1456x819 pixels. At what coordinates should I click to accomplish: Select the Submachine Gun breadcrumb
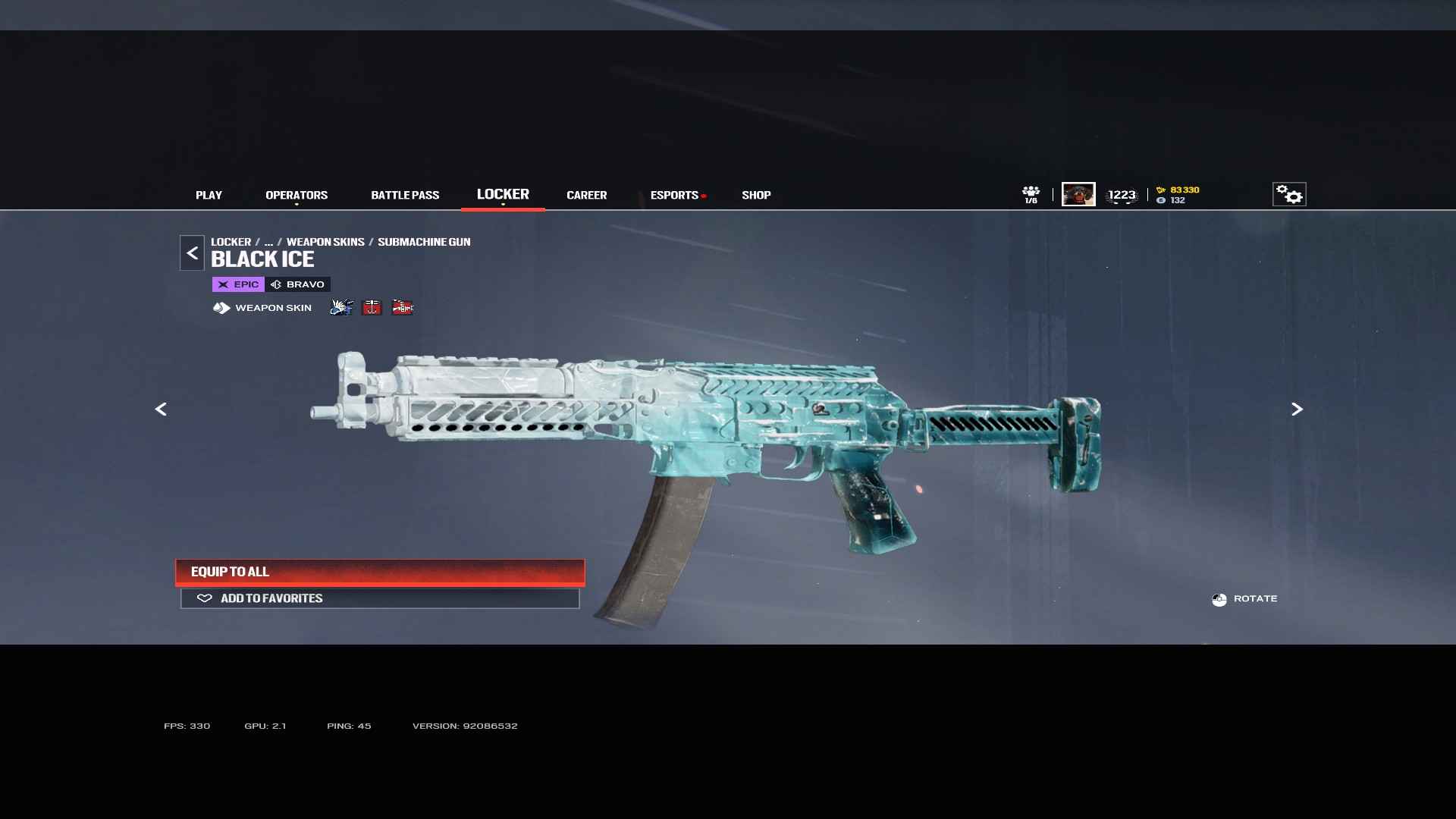tap(424, 242)
